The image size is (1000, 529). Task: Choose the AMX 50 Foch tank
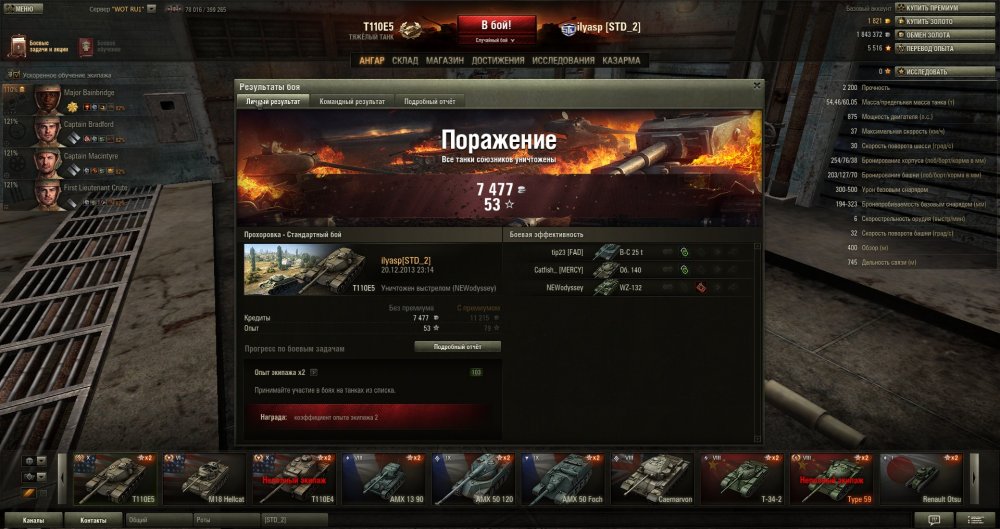568,478
